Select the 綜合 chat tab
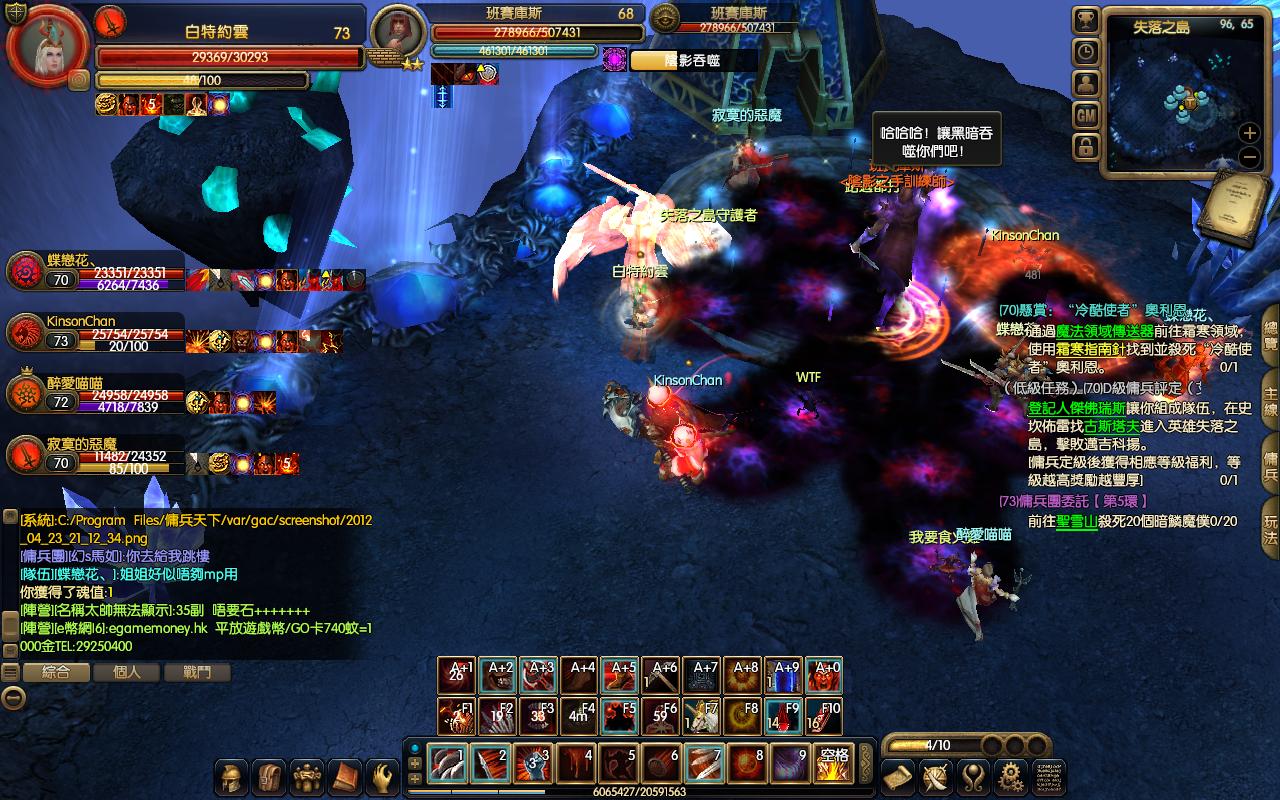This screenshot has width=1280, height=800. pyautogui.click(x=55, y=672)
